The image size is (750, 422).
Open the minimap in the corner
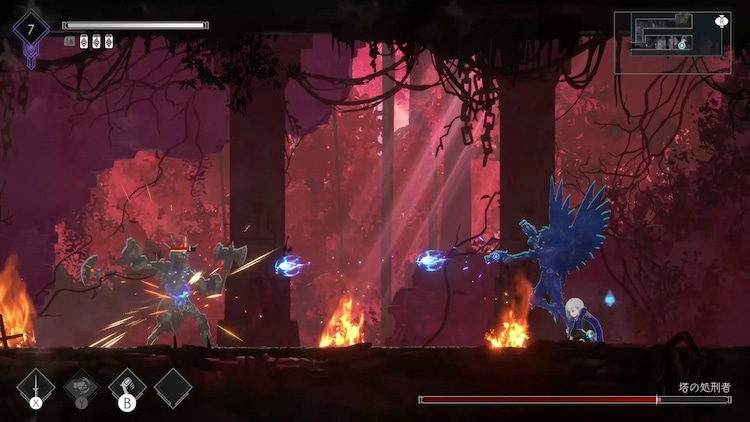click(672, 42)
